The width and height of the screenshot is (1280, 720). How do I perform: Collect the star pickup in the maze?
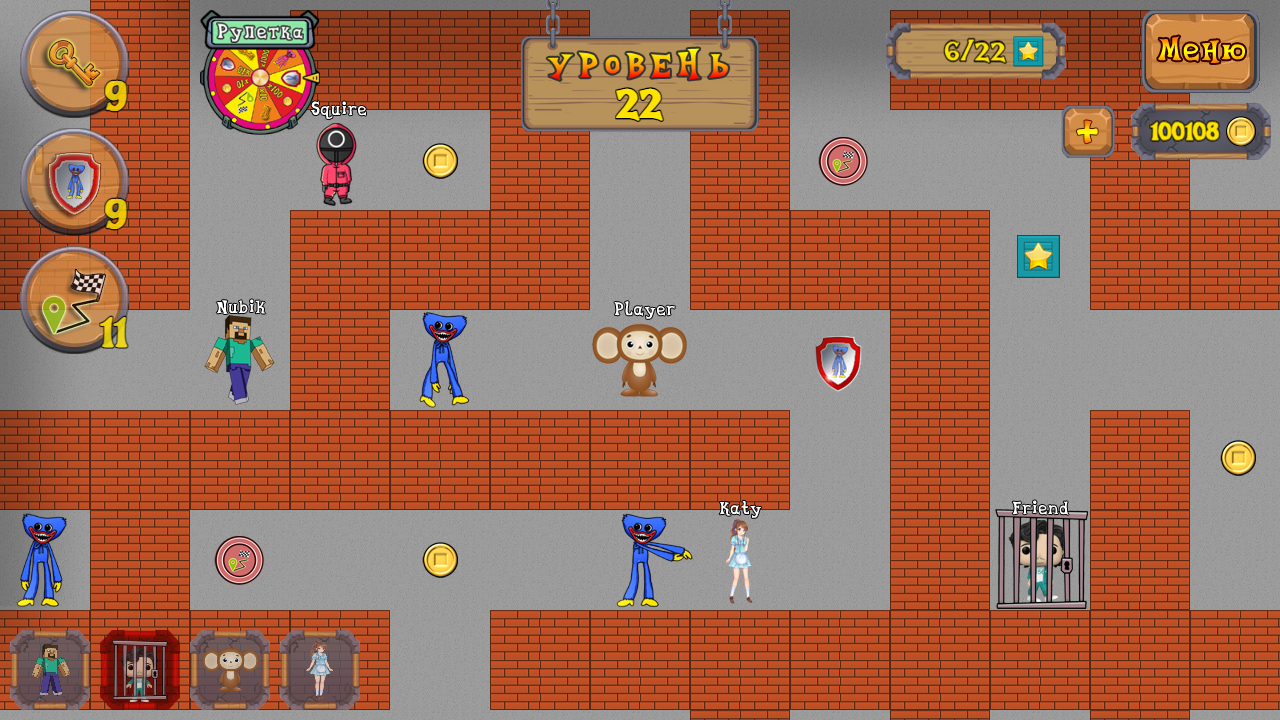click(1038, 257)
